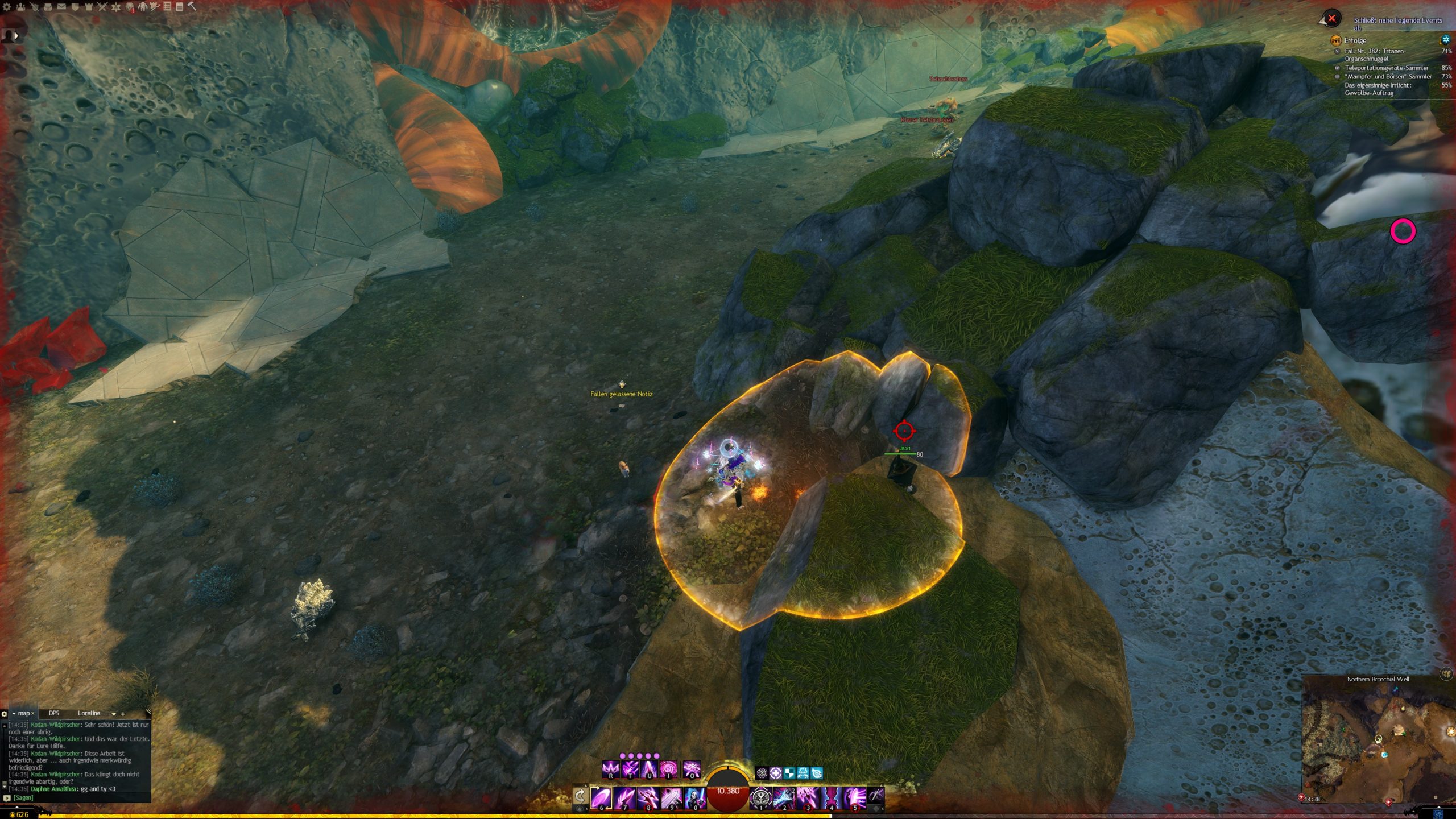The image size is (1456, 819).
Task: Activate the elite skill on slot 5
Action: coord(855,798)
